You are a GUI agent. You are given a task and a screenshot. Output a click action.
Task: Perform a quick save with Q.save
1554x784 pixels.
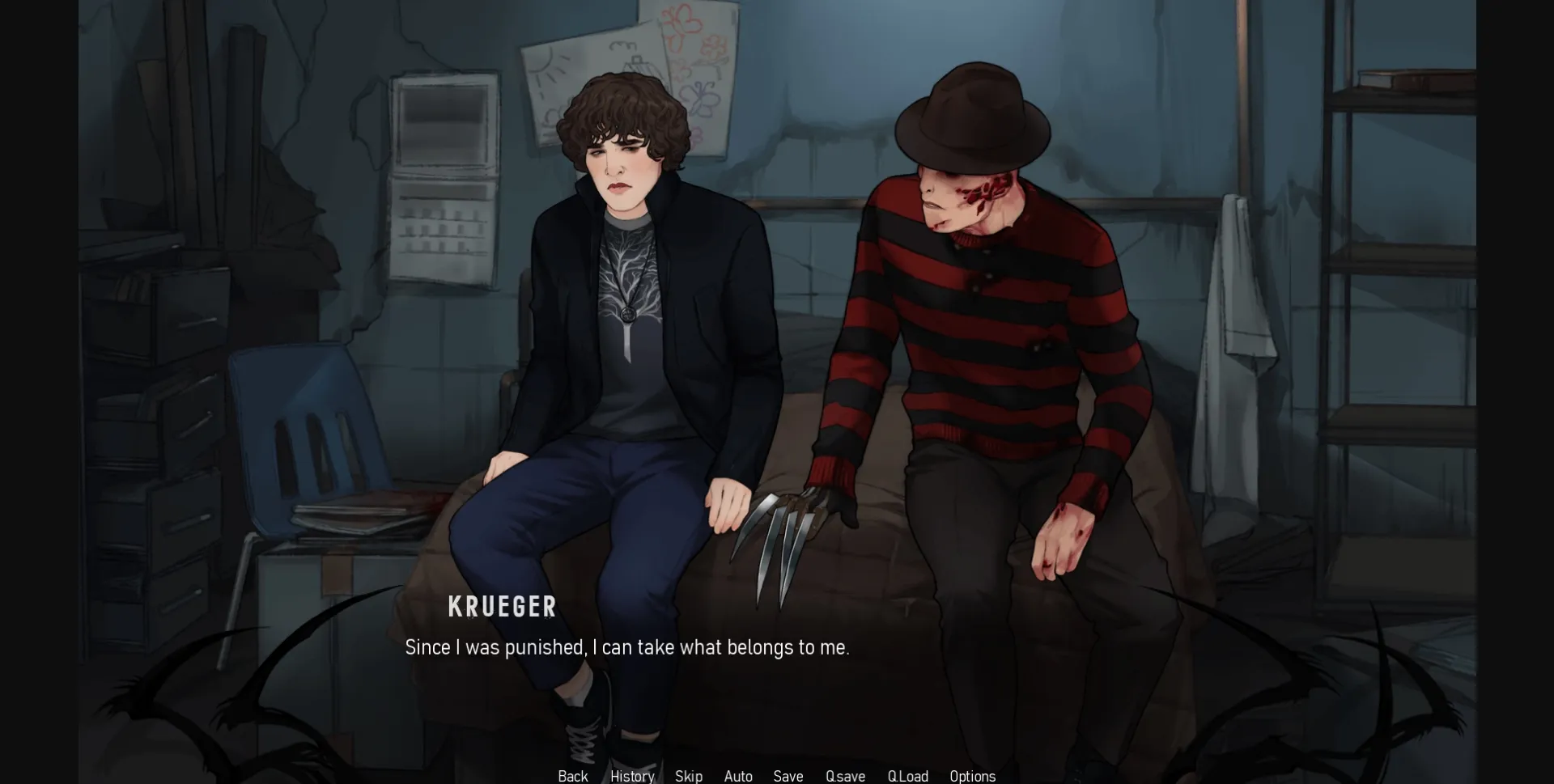[x=844, y=776]
